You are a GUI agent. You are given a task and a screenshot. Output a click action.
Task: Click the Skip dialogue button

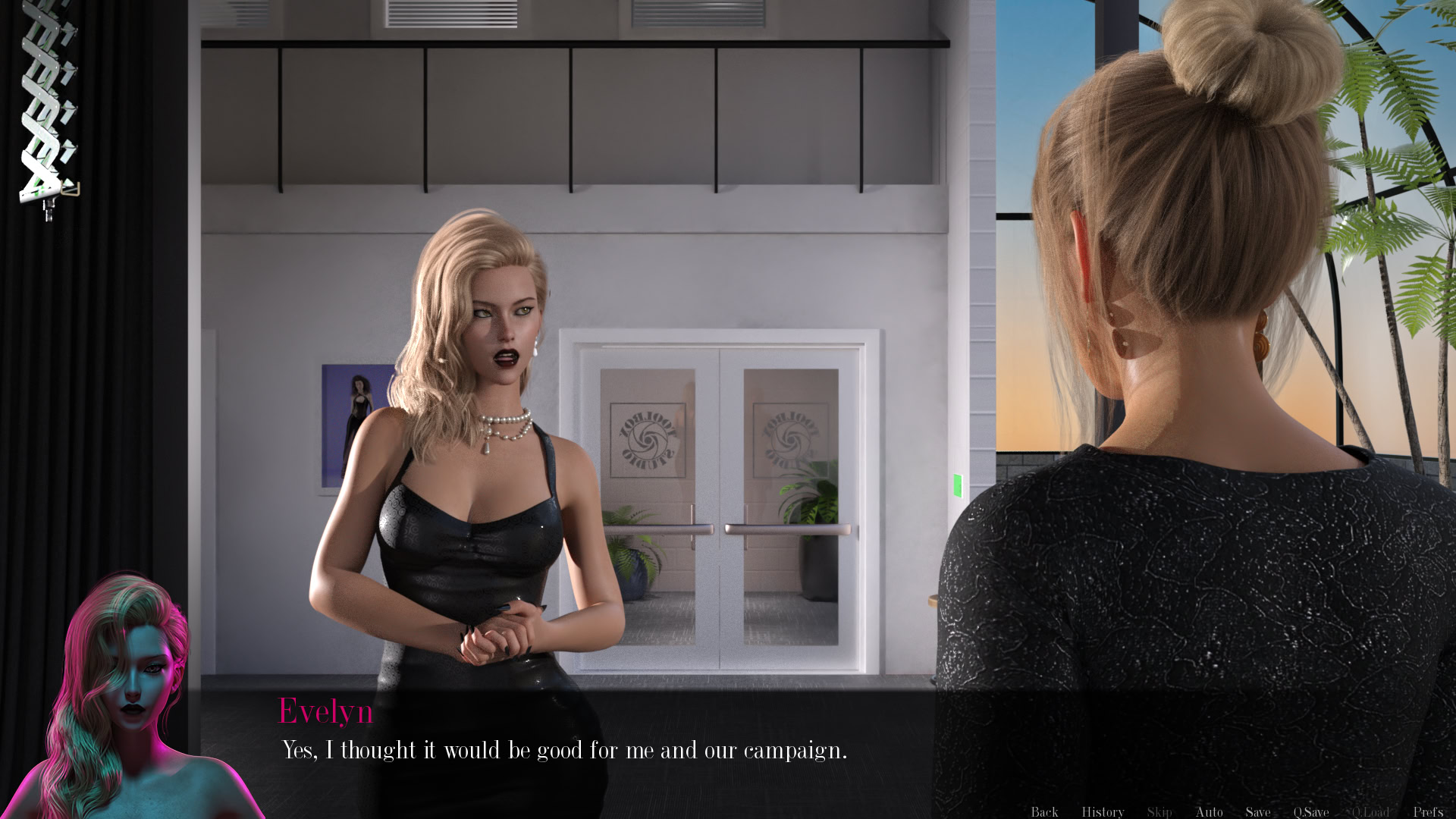1159,811
